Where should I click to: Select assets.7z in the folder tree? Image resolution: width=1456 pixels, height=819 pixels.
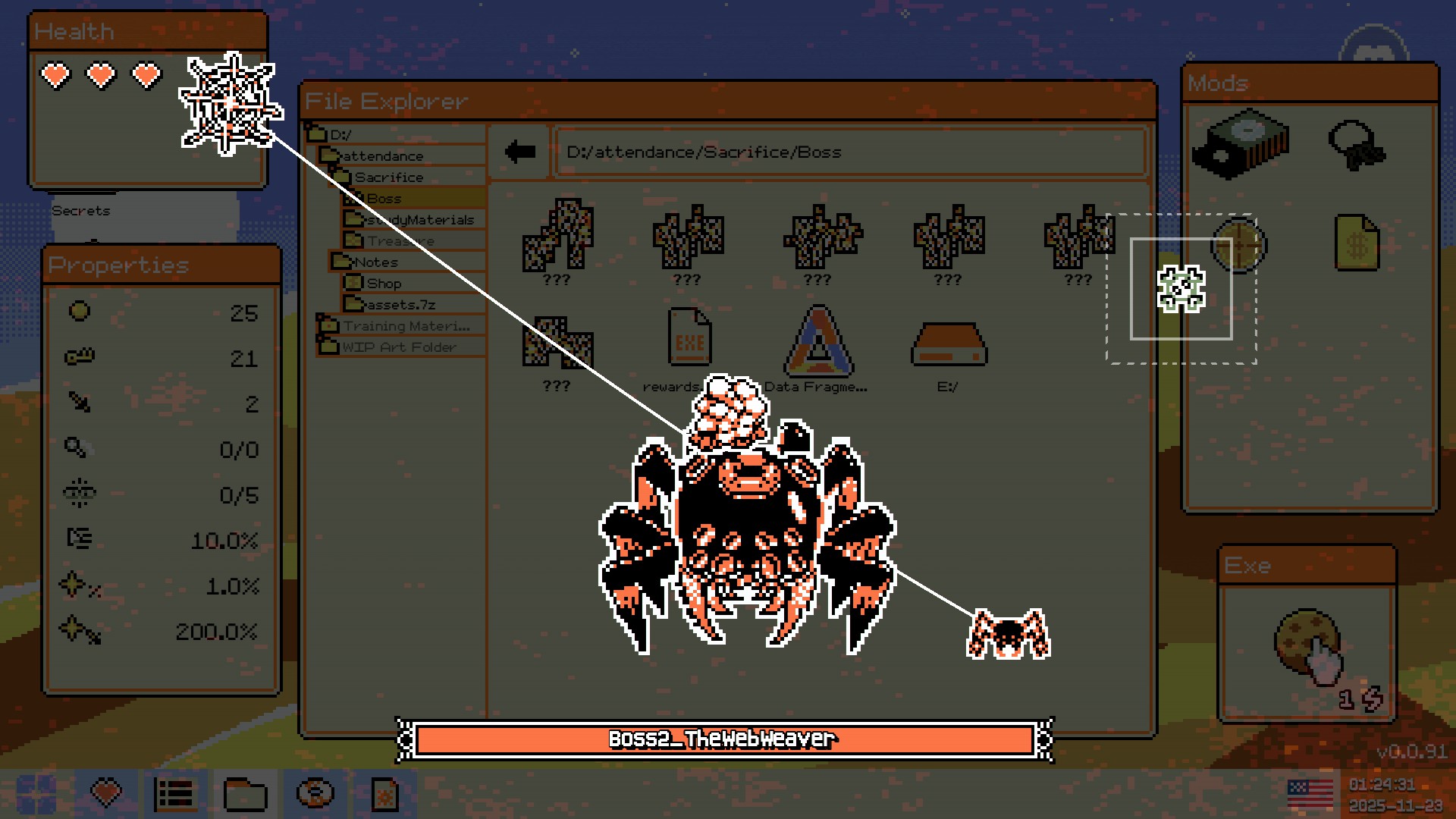point(400,305)
